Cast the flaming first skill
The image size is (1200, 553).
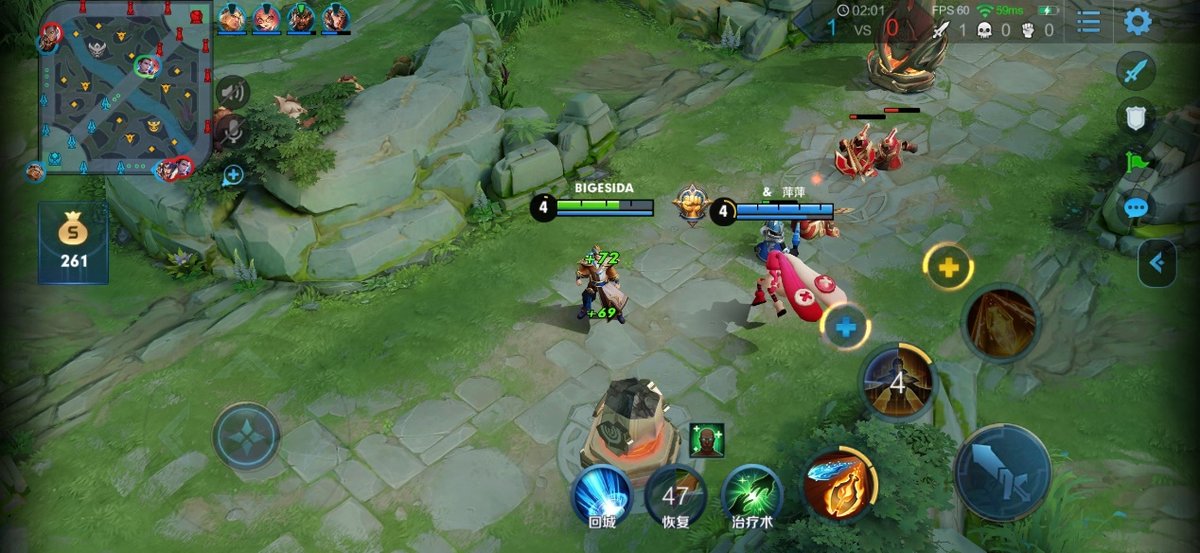(x=839, y=486)
